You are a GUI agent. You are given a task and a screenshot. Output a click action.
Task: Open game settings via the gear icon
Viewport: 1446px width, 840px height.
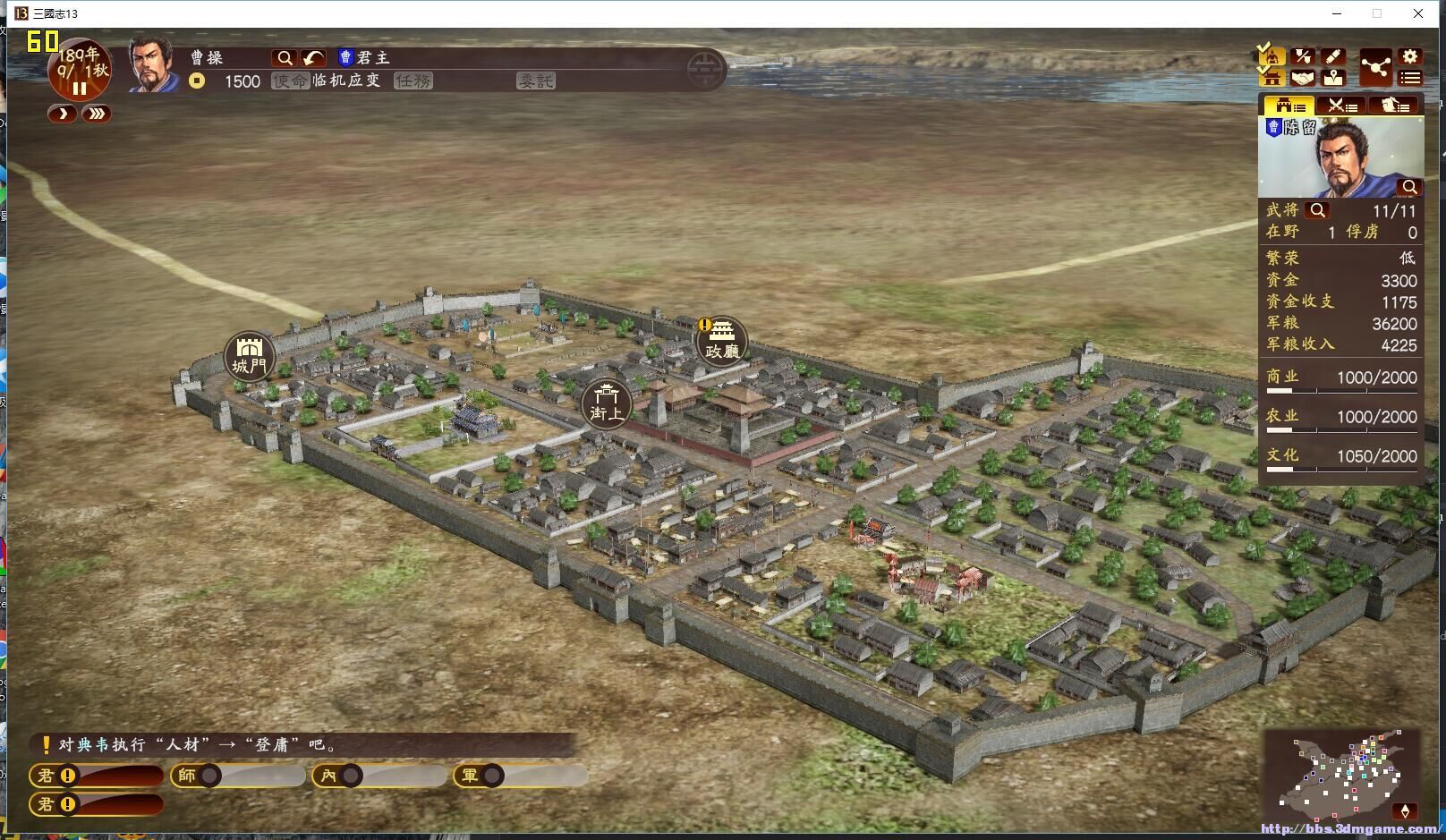click(x=1409, y=56)
